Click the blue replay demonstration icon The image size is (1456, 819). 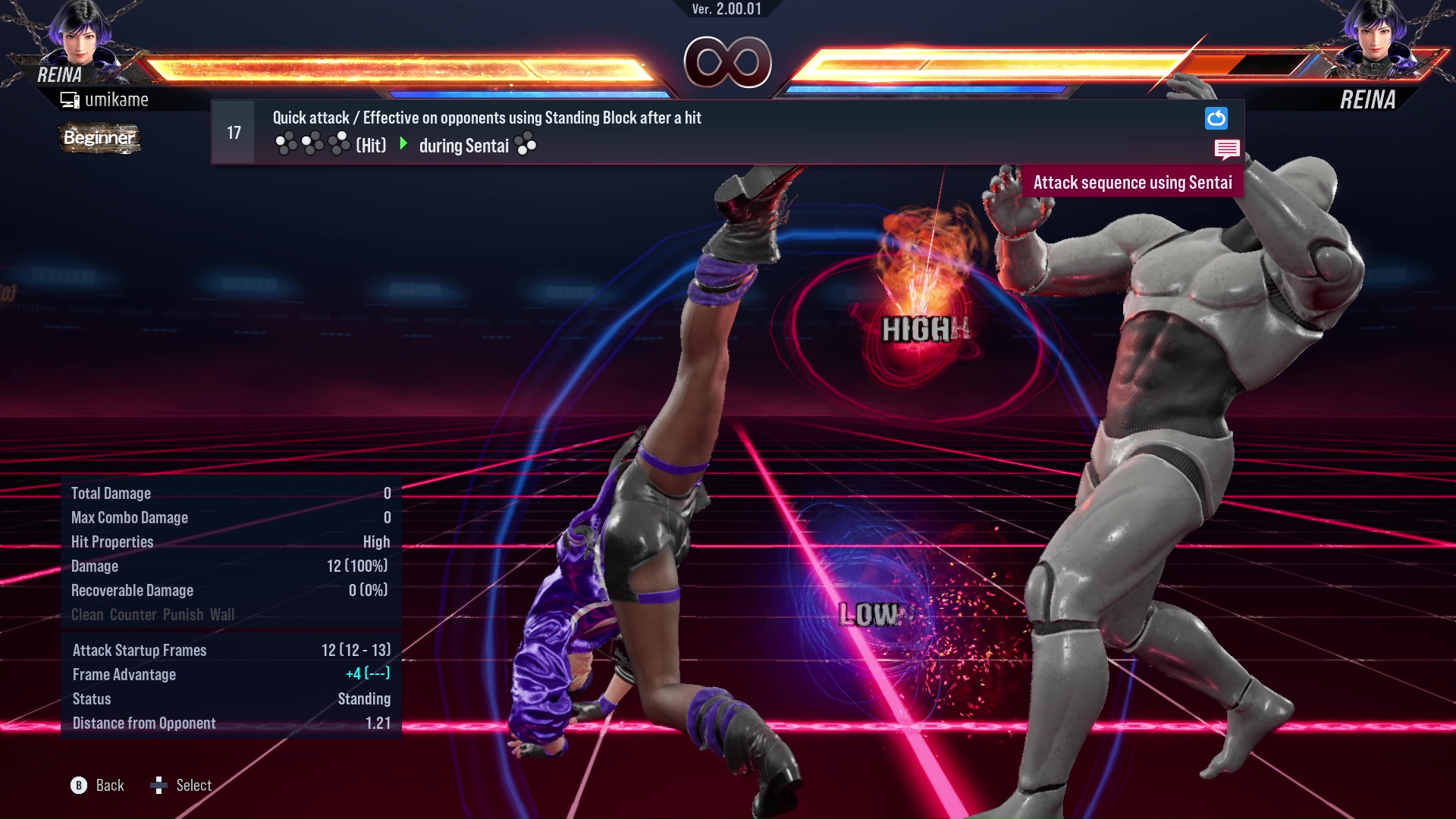pos(1217,119)
